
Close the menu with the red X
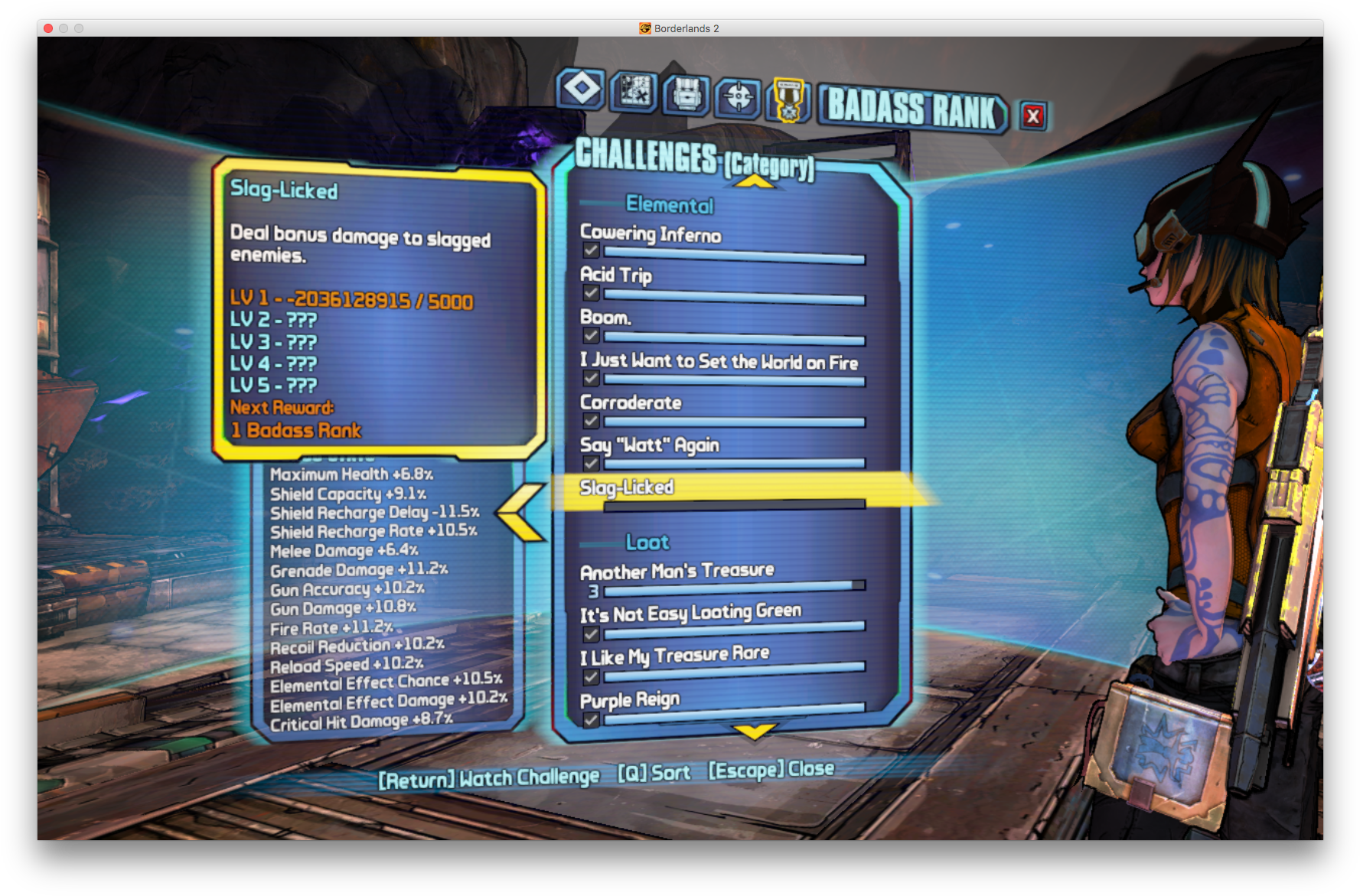pos(1033,116)
